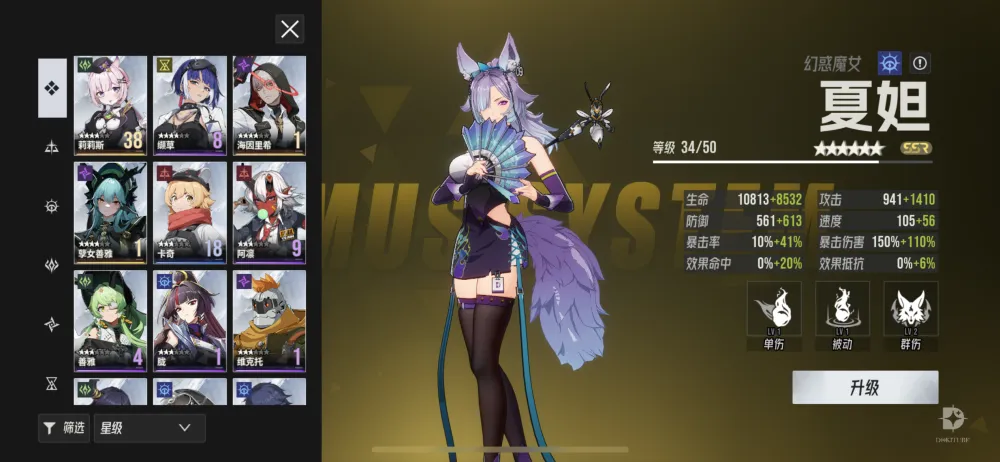The width and height of the screenshot is (1000, 462).
Task: Pick the 孪女普雅 character card
Action: pos(110,211)
